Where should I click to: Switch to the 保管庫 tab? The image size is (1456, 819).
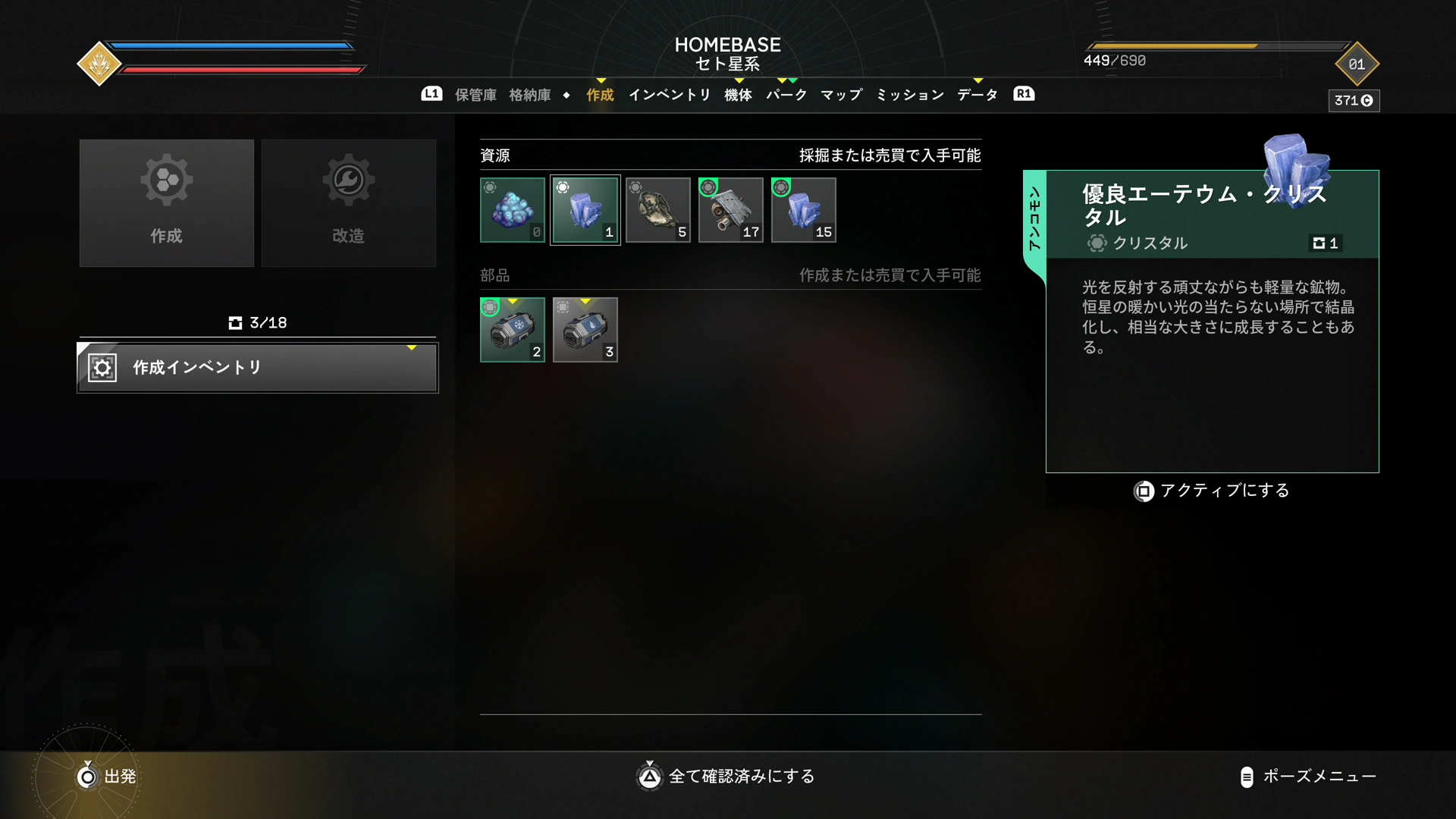coord(475,95)
